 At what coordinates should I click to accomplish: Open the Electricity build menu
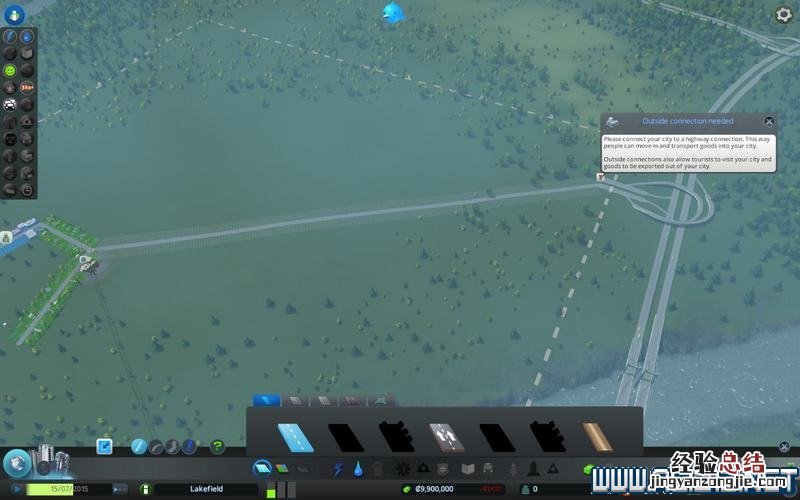point(338,468)
